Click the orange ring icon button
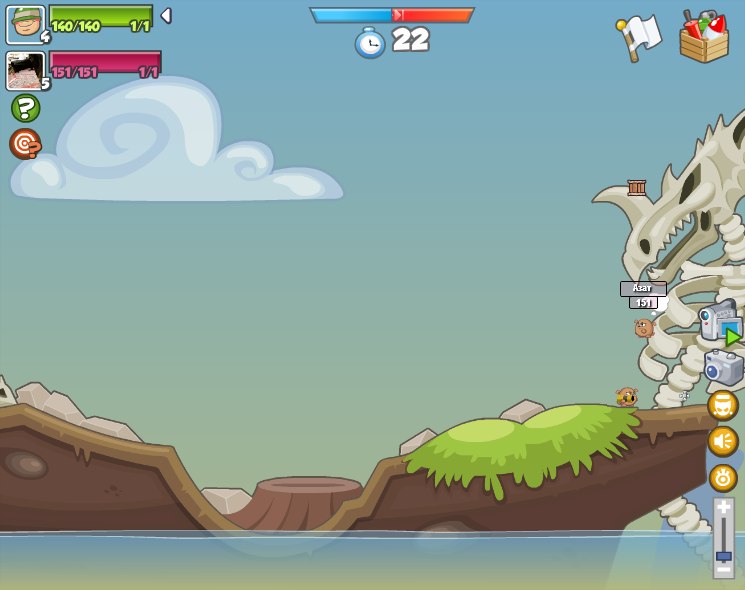 coord(723,477)
